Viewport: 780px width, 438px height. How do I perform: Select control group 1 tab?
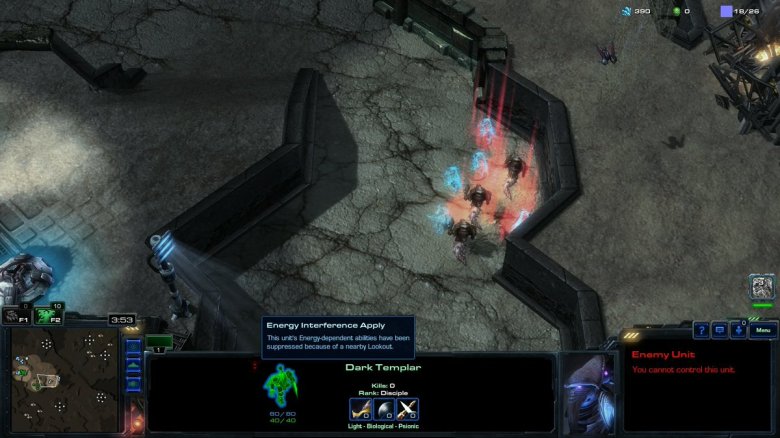pos(159,343)
